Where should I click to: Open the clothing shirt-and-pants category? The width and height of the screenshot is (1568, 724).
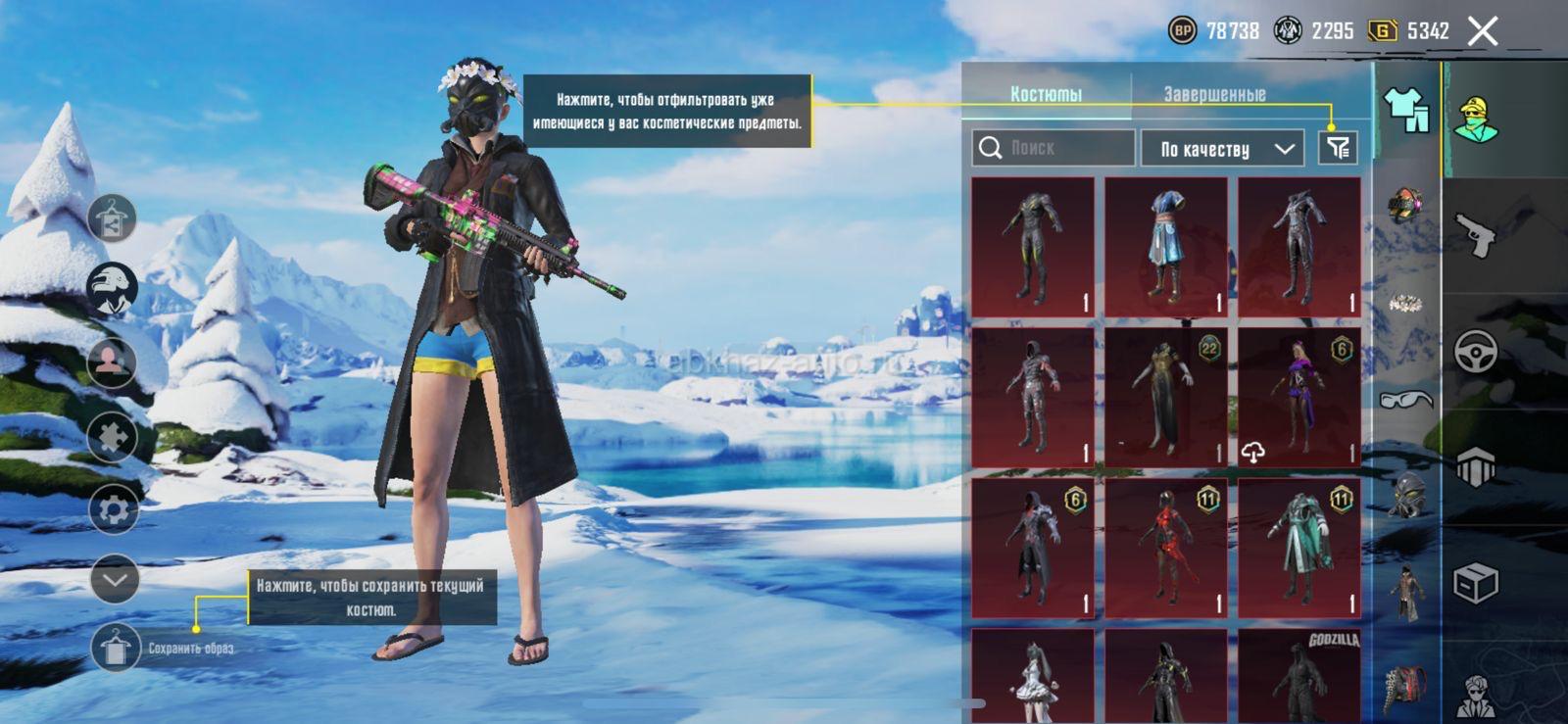(1406, 109)
